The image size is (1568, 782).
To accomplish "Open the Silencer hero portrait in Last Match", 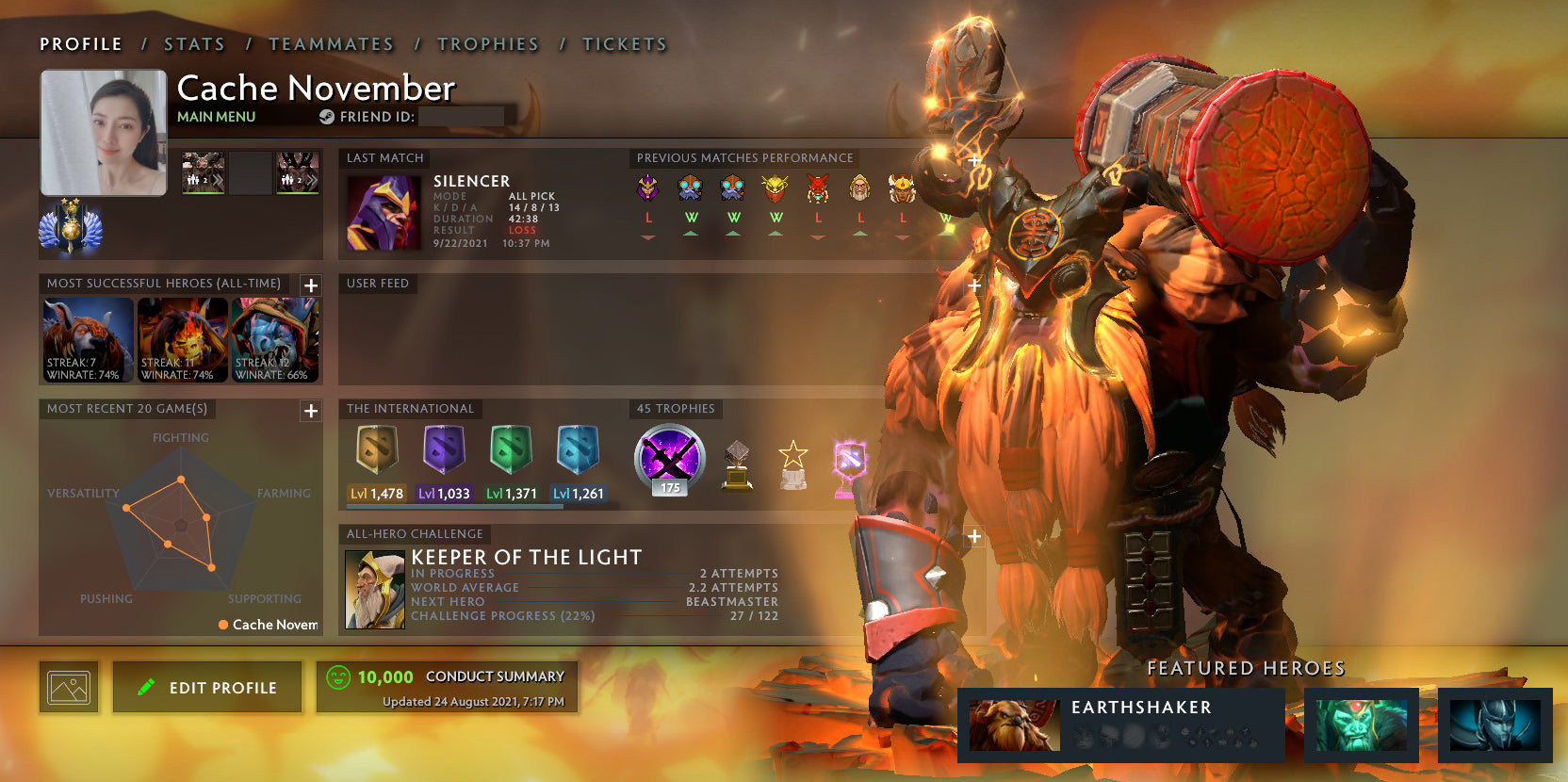I will pos(386,212).
